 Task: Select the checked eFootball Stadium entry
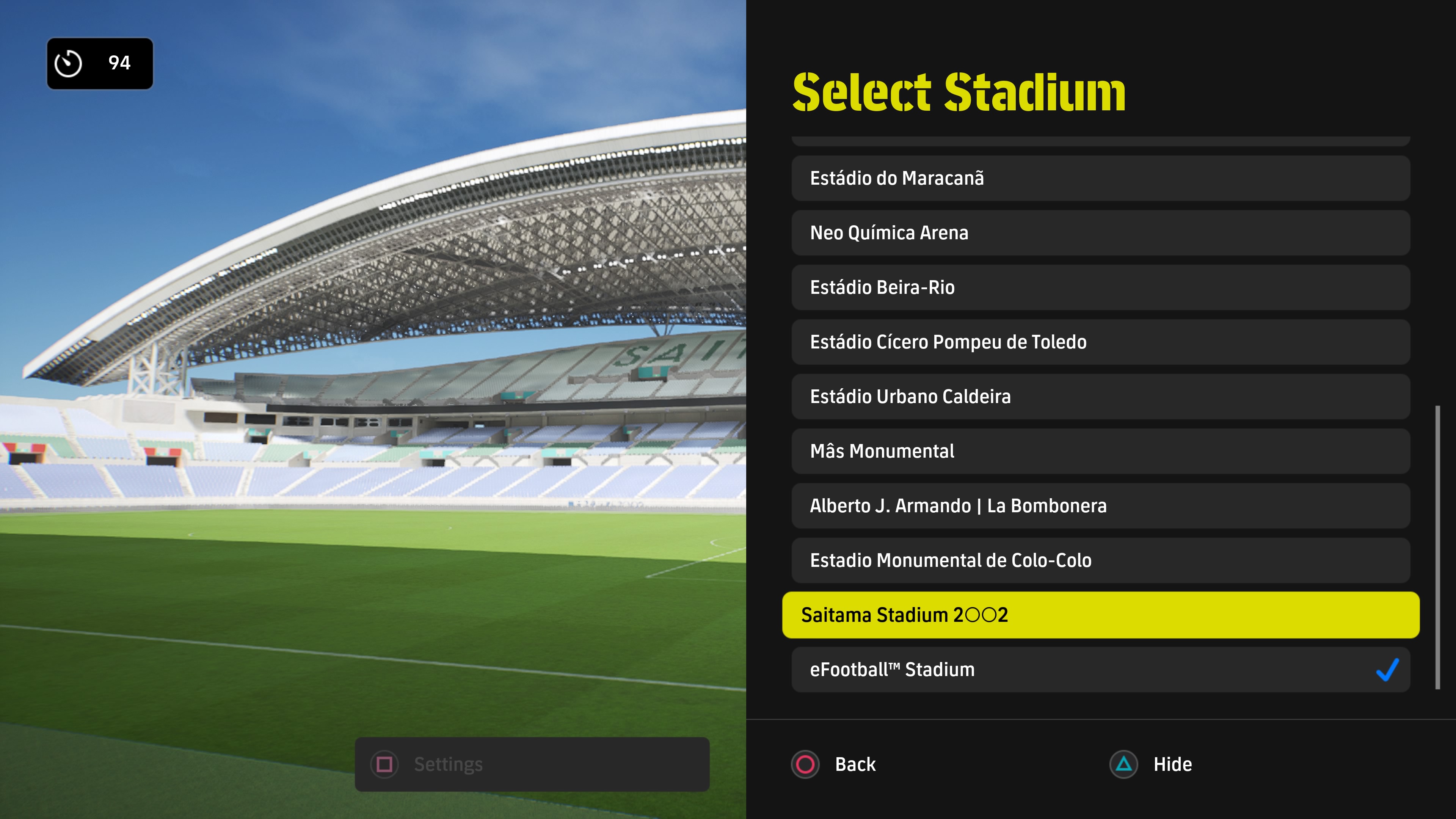coord(1100,670)
